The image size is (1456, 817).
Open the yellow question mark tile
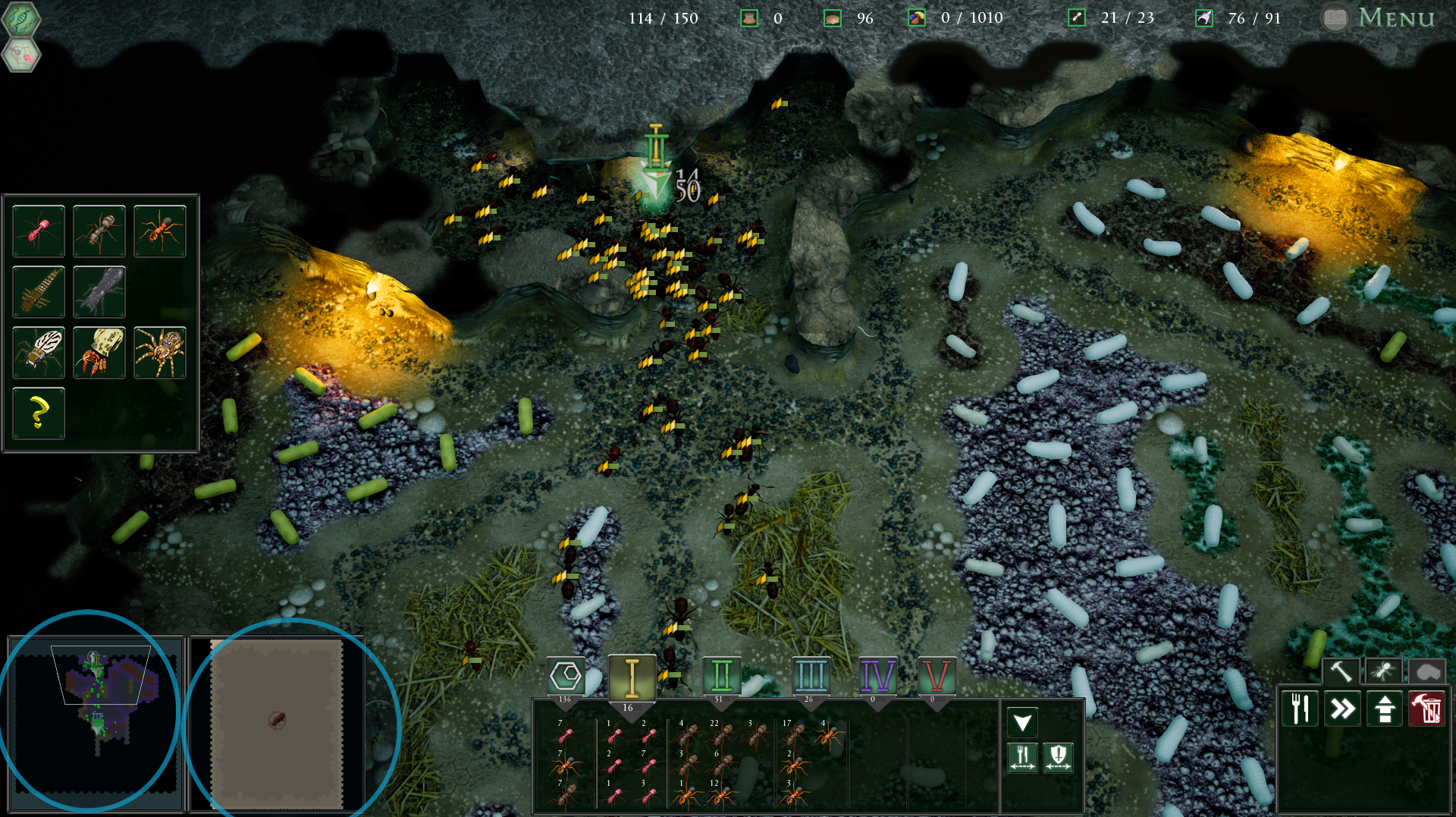[39, 413]
